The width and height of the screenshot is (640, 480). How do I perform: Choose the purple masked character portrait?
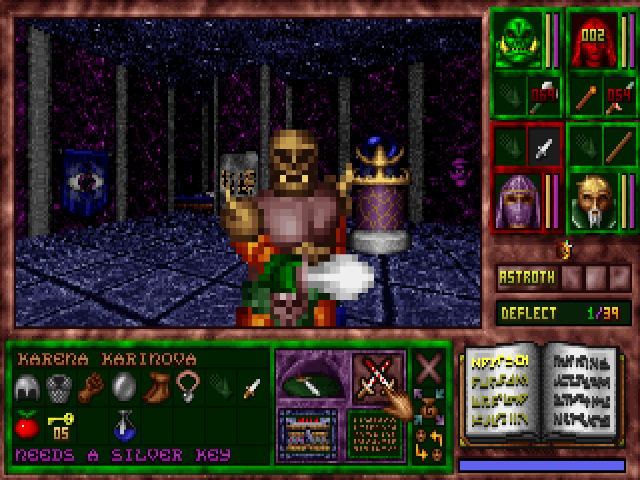(x=519, y=202)
